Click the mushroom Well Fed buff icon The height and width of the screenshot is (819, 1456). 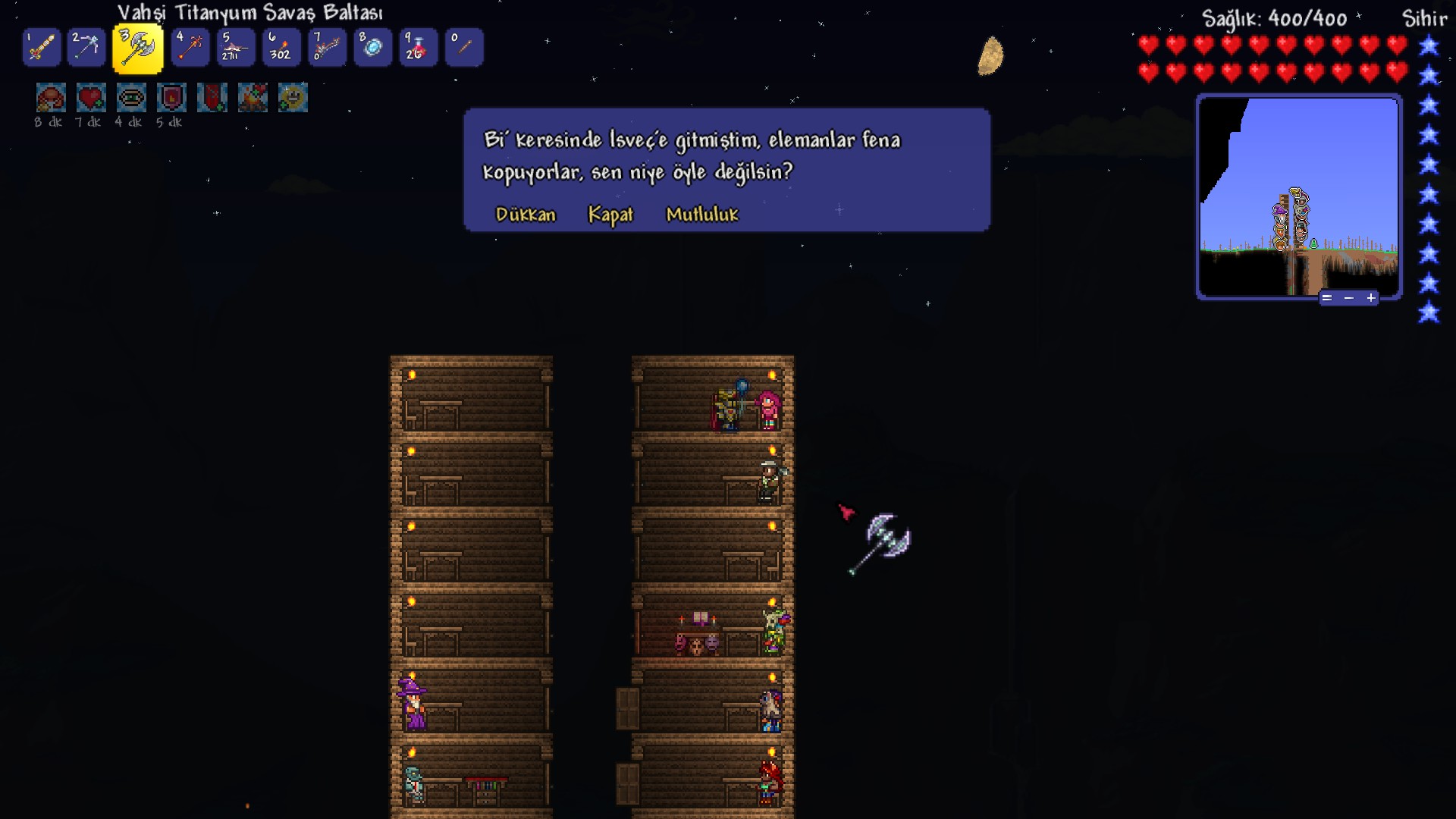pyautogui.click(x=51, y=98)
